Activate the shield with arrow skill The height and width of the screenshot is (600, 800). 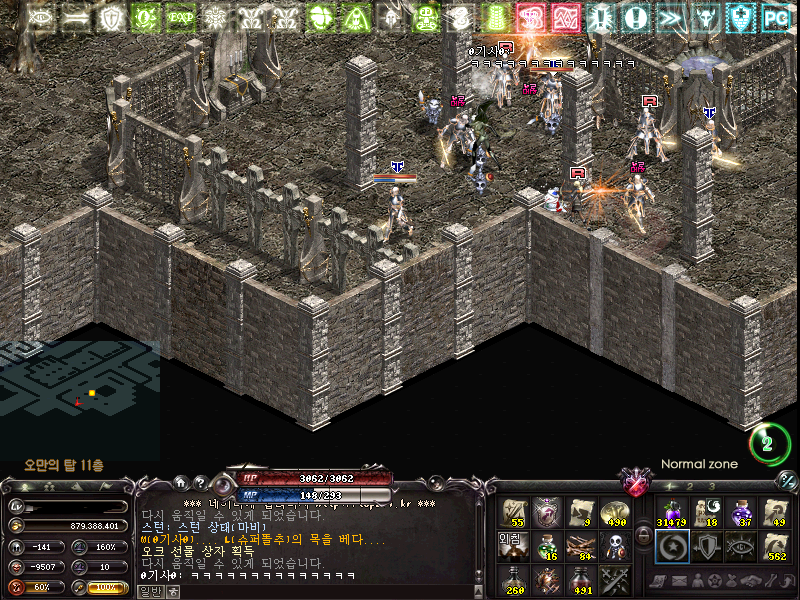(x=706, y=546)
